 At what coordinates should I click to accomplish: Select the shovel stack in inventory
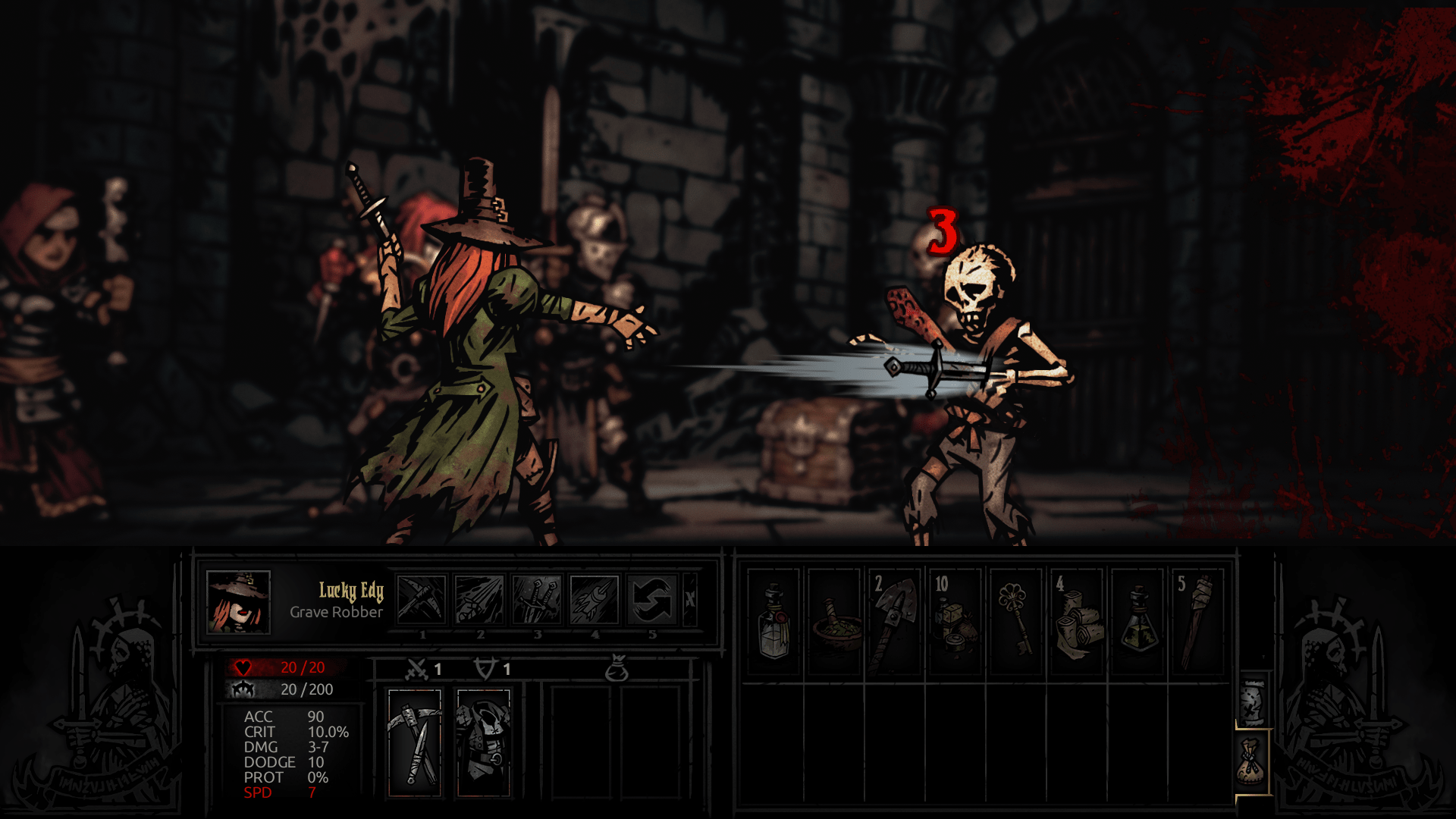[895, 622]
